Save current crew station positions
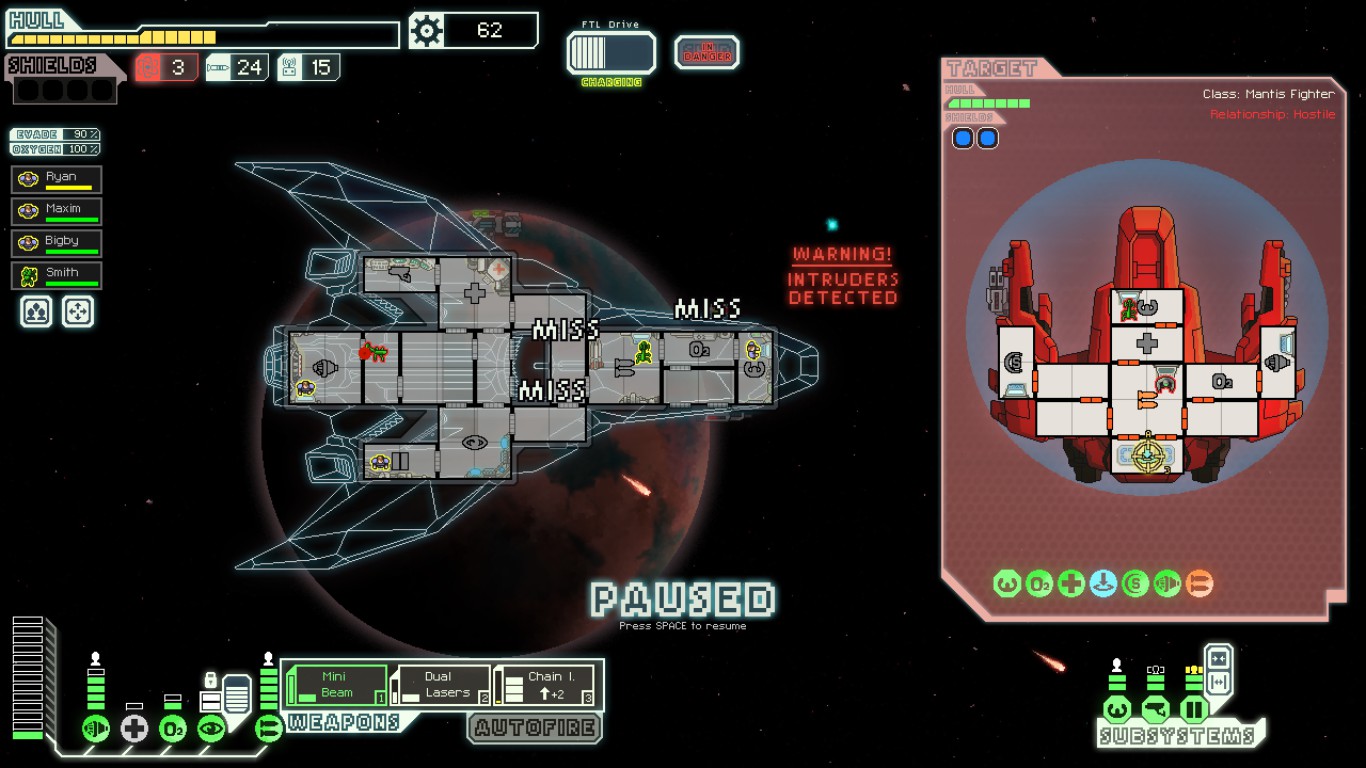 (x=36, y=312)
